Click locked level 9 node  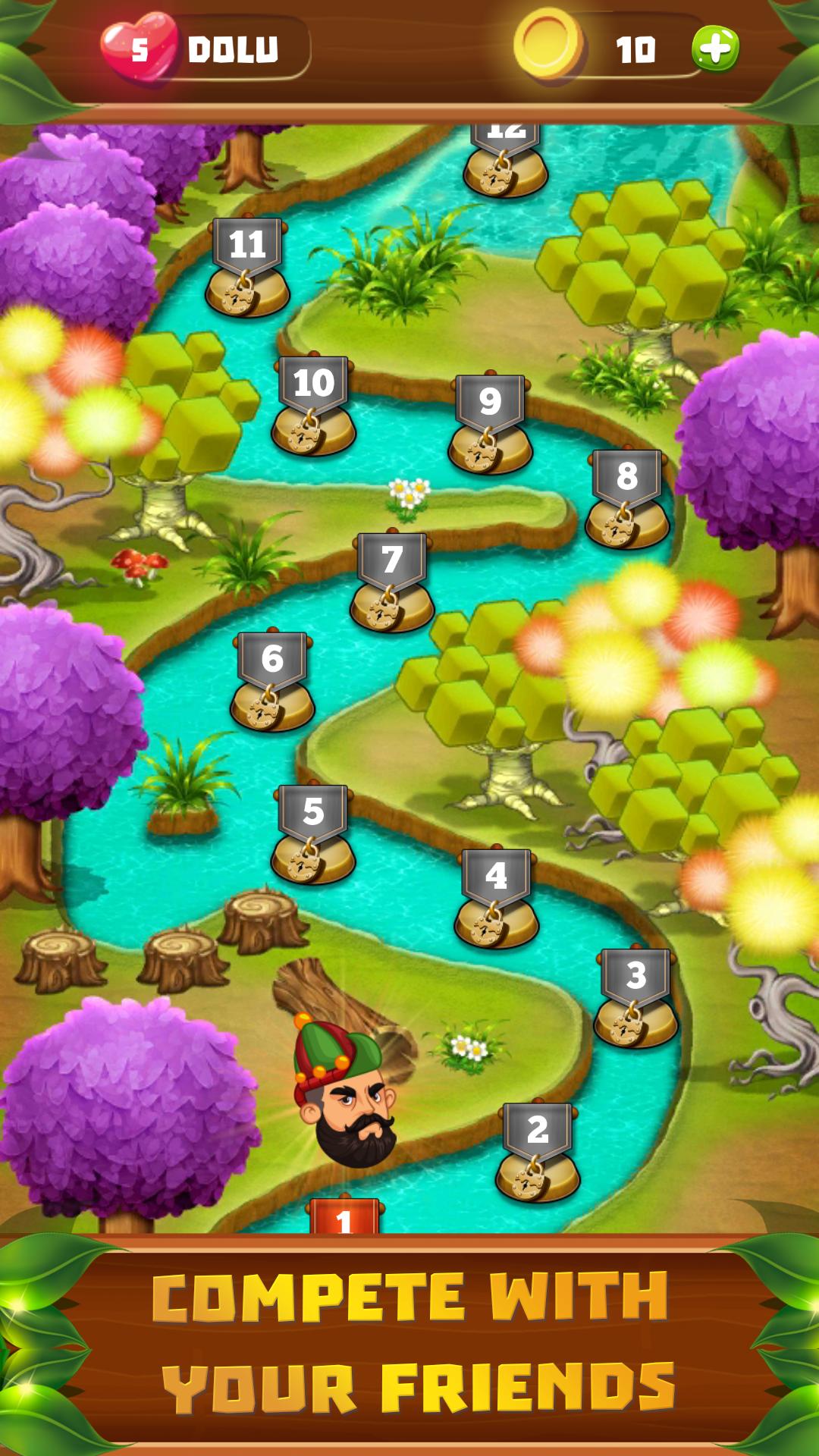[490, 424]
